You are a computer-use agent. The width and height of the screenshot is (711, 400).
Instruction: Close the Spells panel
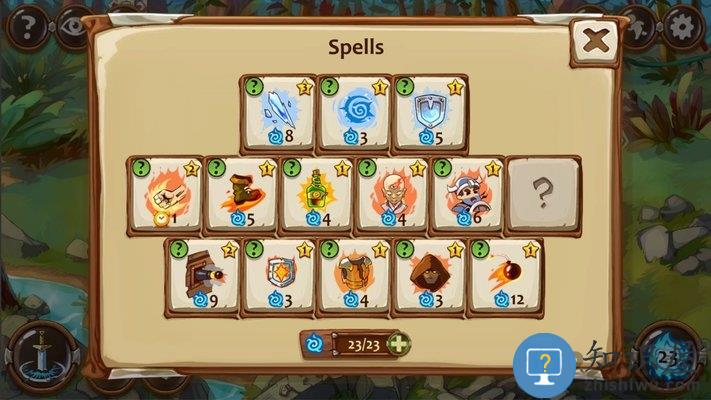click(x=599, y=44)
